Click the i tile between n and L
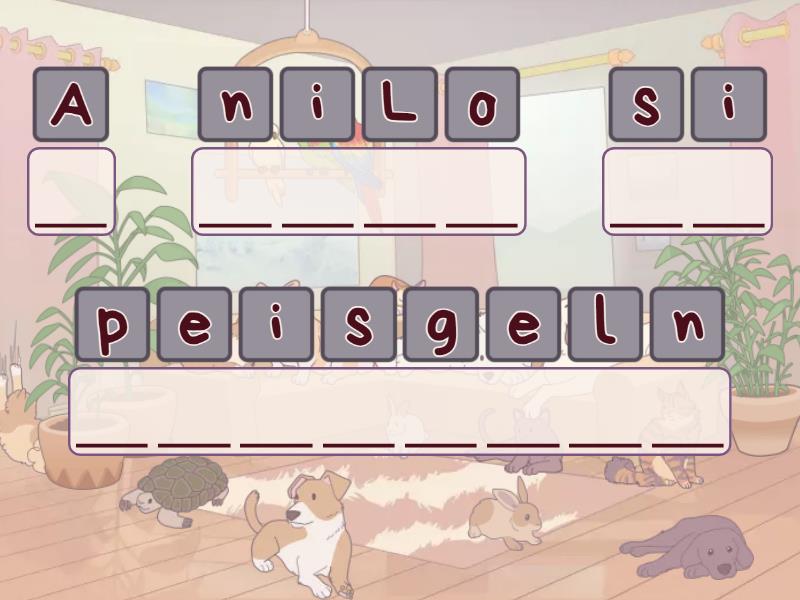Image resolution: width=800 pixels, height=600 pixels. coord(318,104)
